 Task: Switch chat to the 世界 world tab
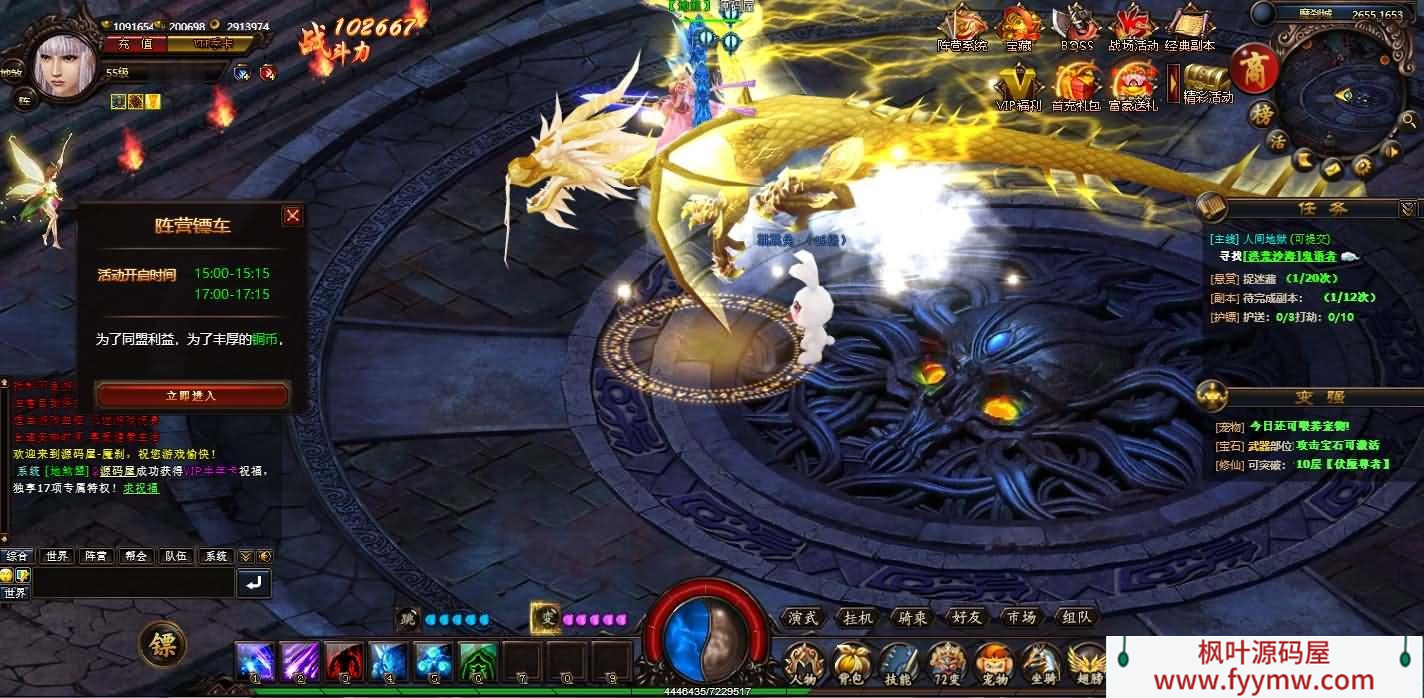click(57, 556)
